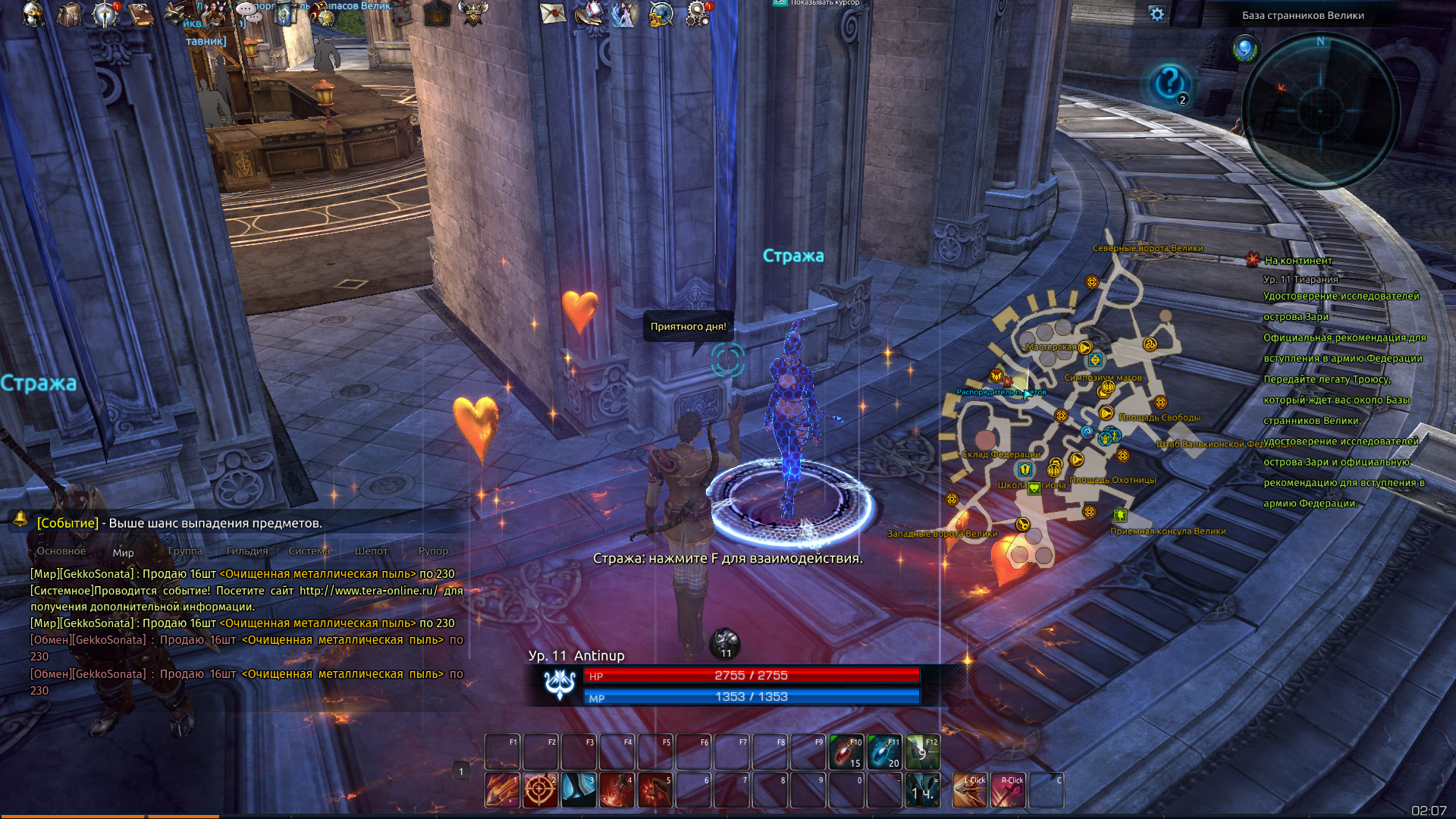1456x819 pixels.
Task: Click the На континент quest tracker entry
Action: click(1298, 260)
